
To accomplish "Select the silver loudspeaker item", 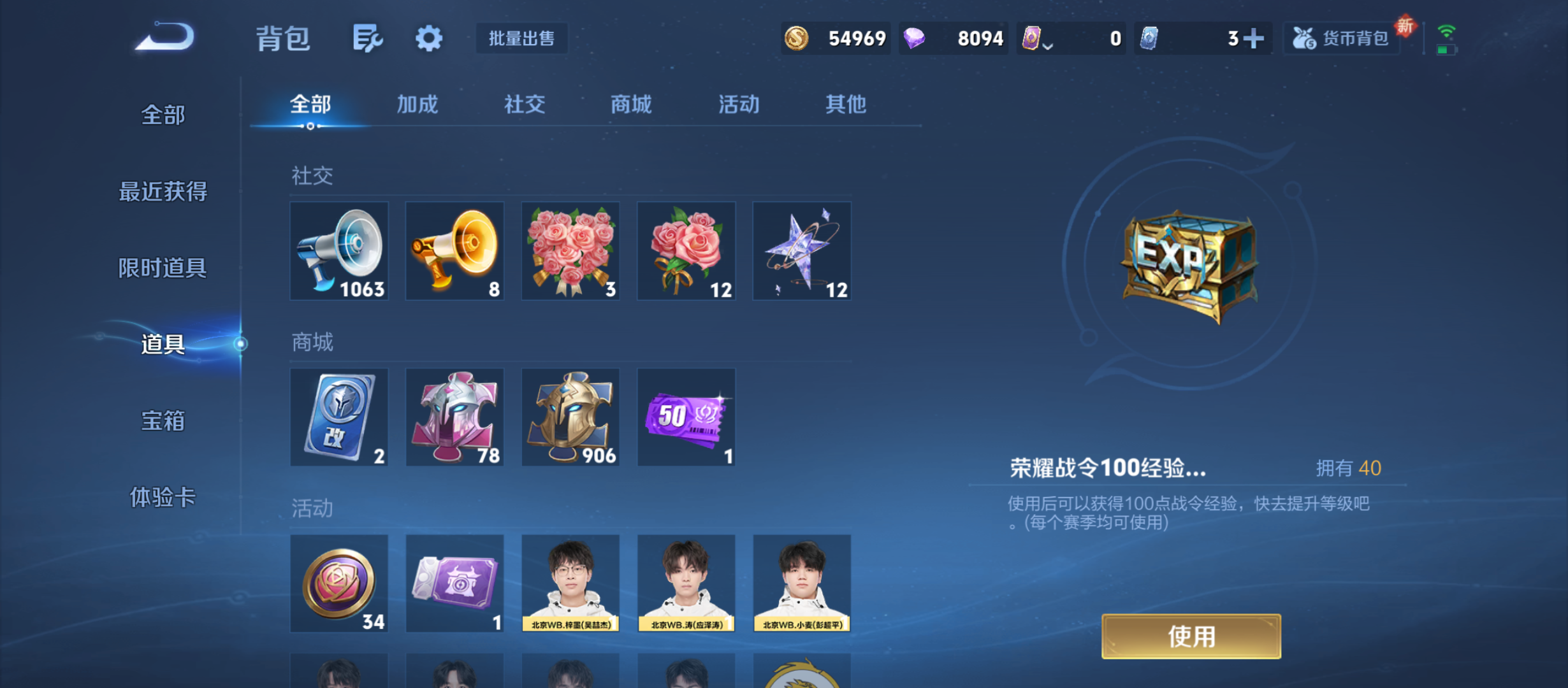I will 339,250.
